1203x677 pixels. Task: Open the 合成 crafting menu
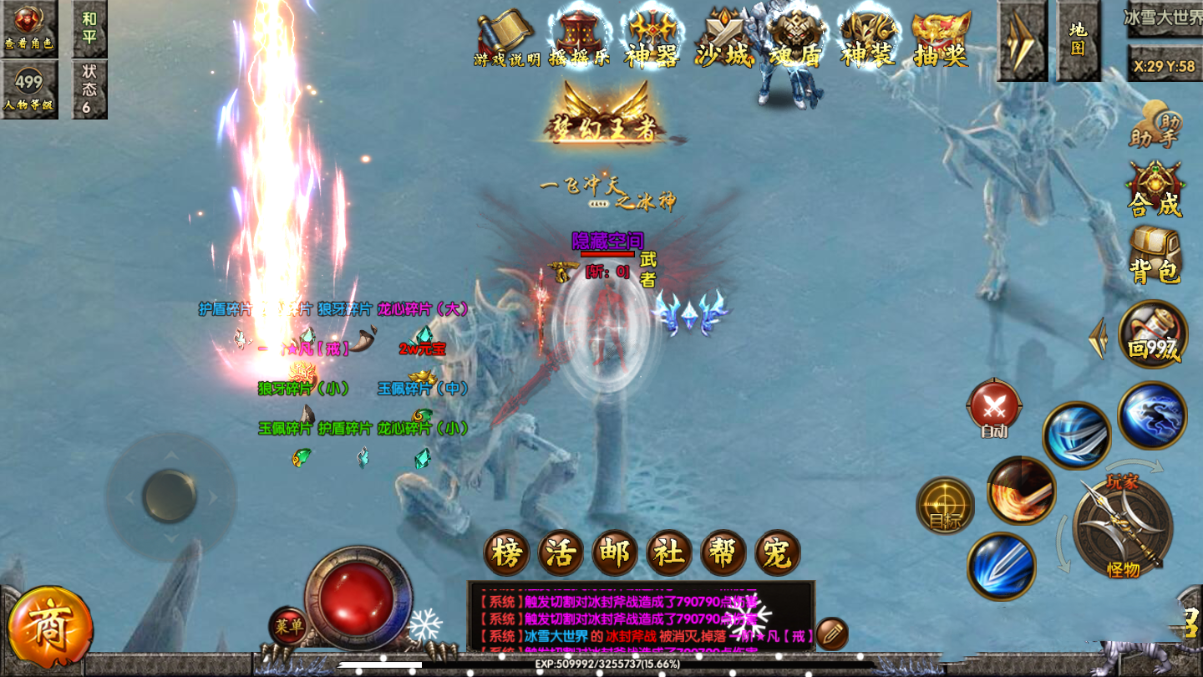pyautogui.click(x=1155, y=190)
